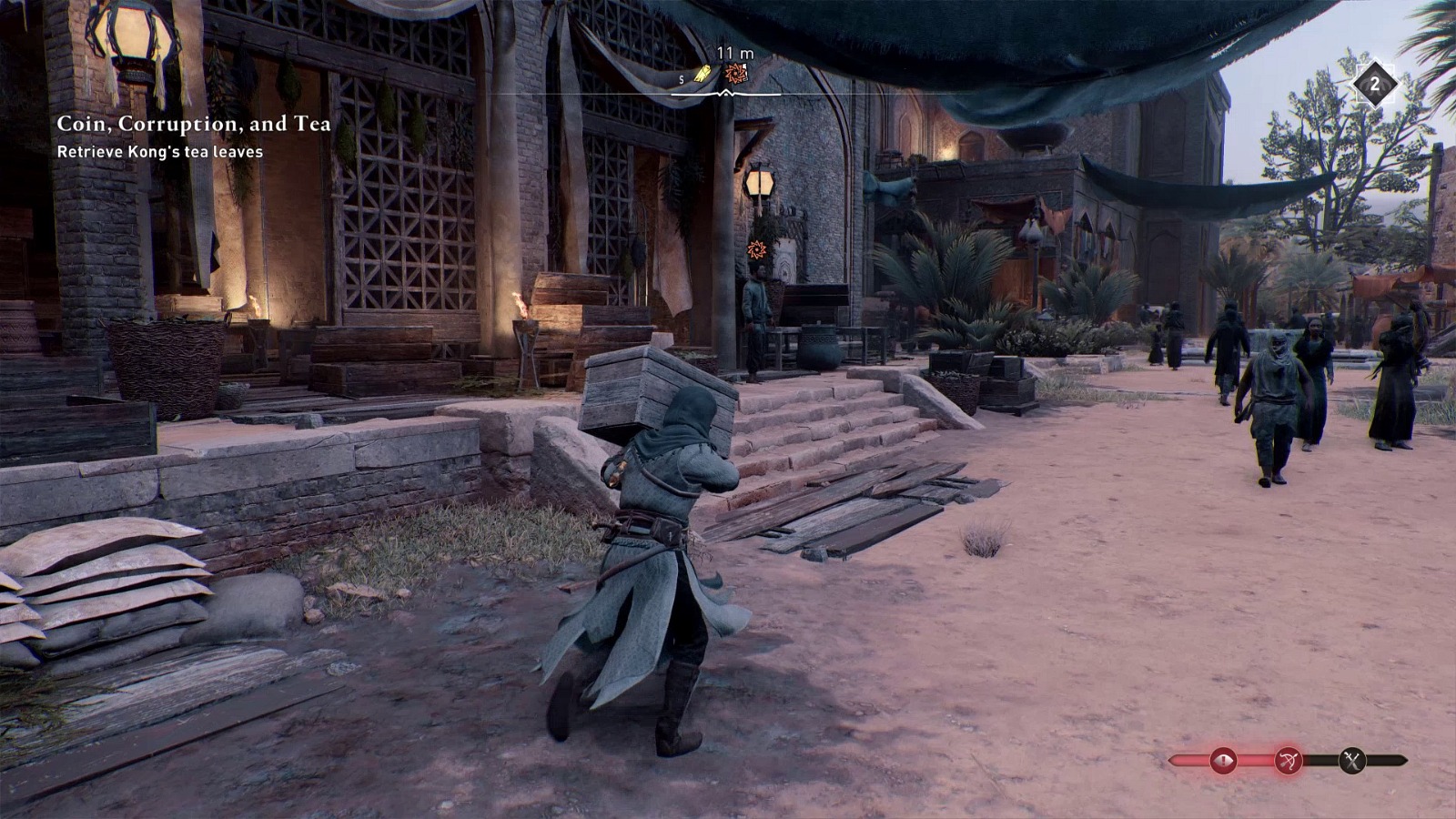Click the South marker on the compass
The height and width of the screenshot is (819, 1456).
[x=681, y=79]
